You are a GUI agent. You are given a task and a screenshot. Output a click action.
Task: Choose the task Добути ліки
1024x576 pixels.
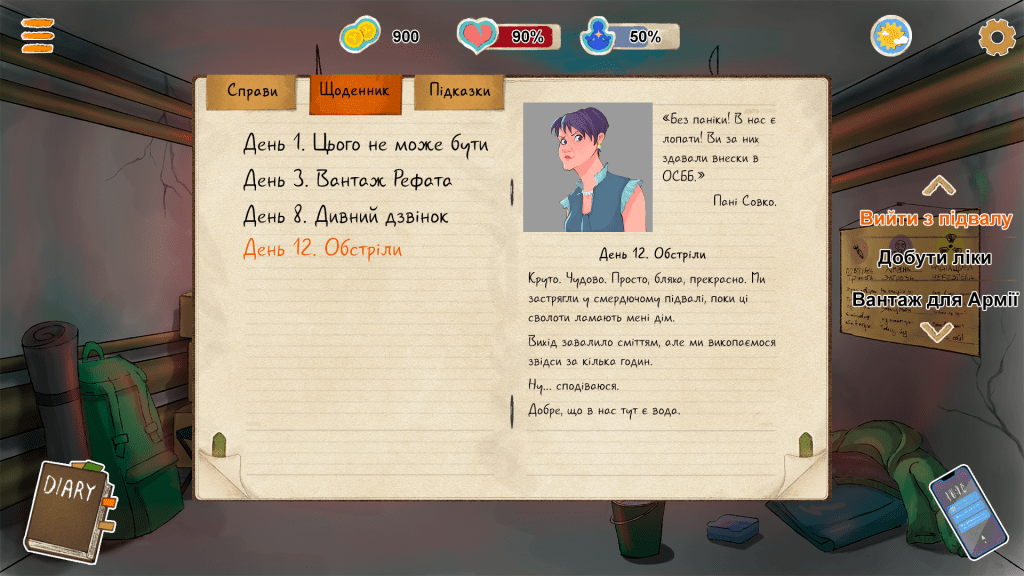(x=934, y=258)
